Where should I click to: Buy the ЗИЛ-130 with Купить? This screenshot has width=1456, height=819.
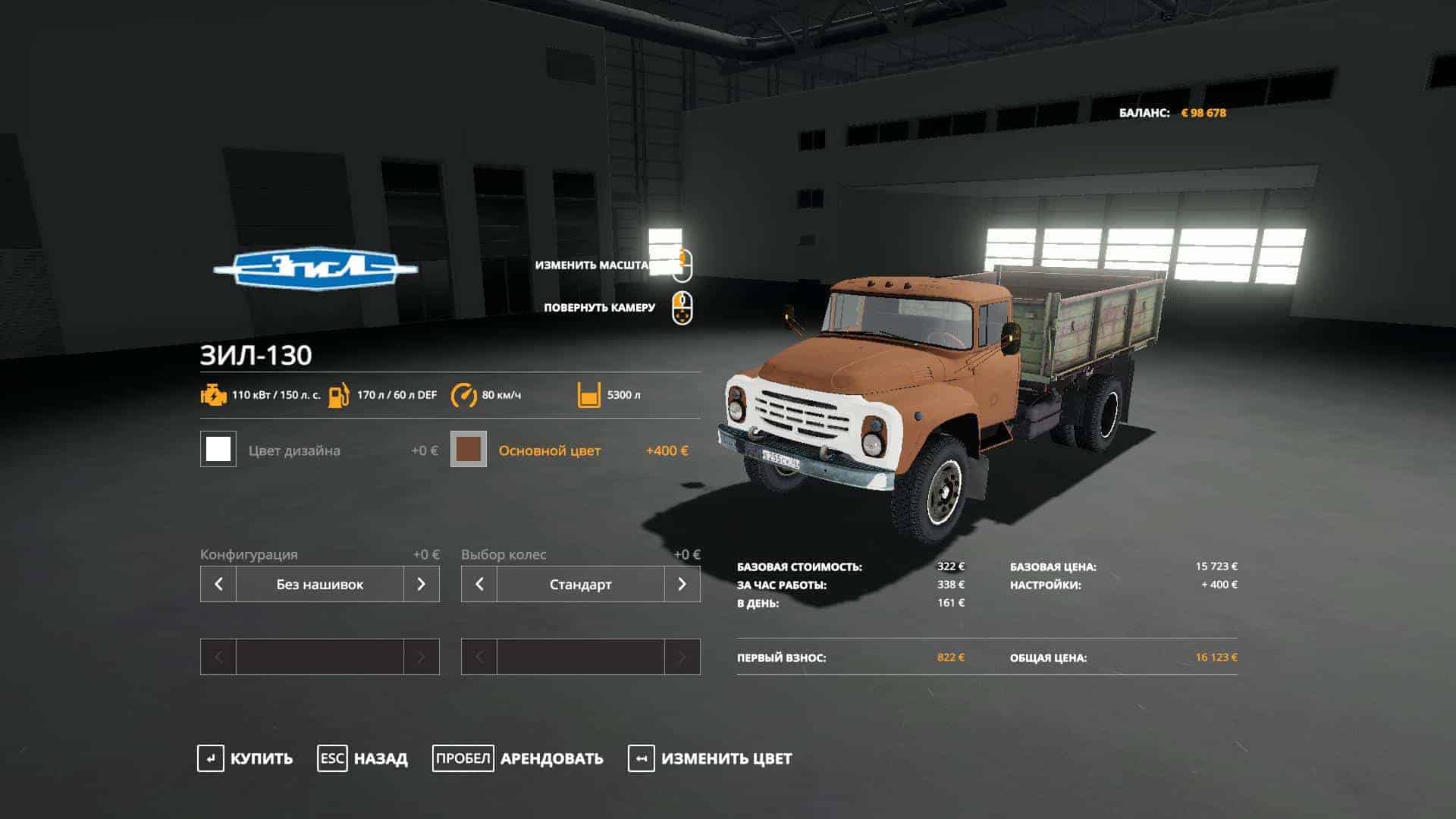245,758
